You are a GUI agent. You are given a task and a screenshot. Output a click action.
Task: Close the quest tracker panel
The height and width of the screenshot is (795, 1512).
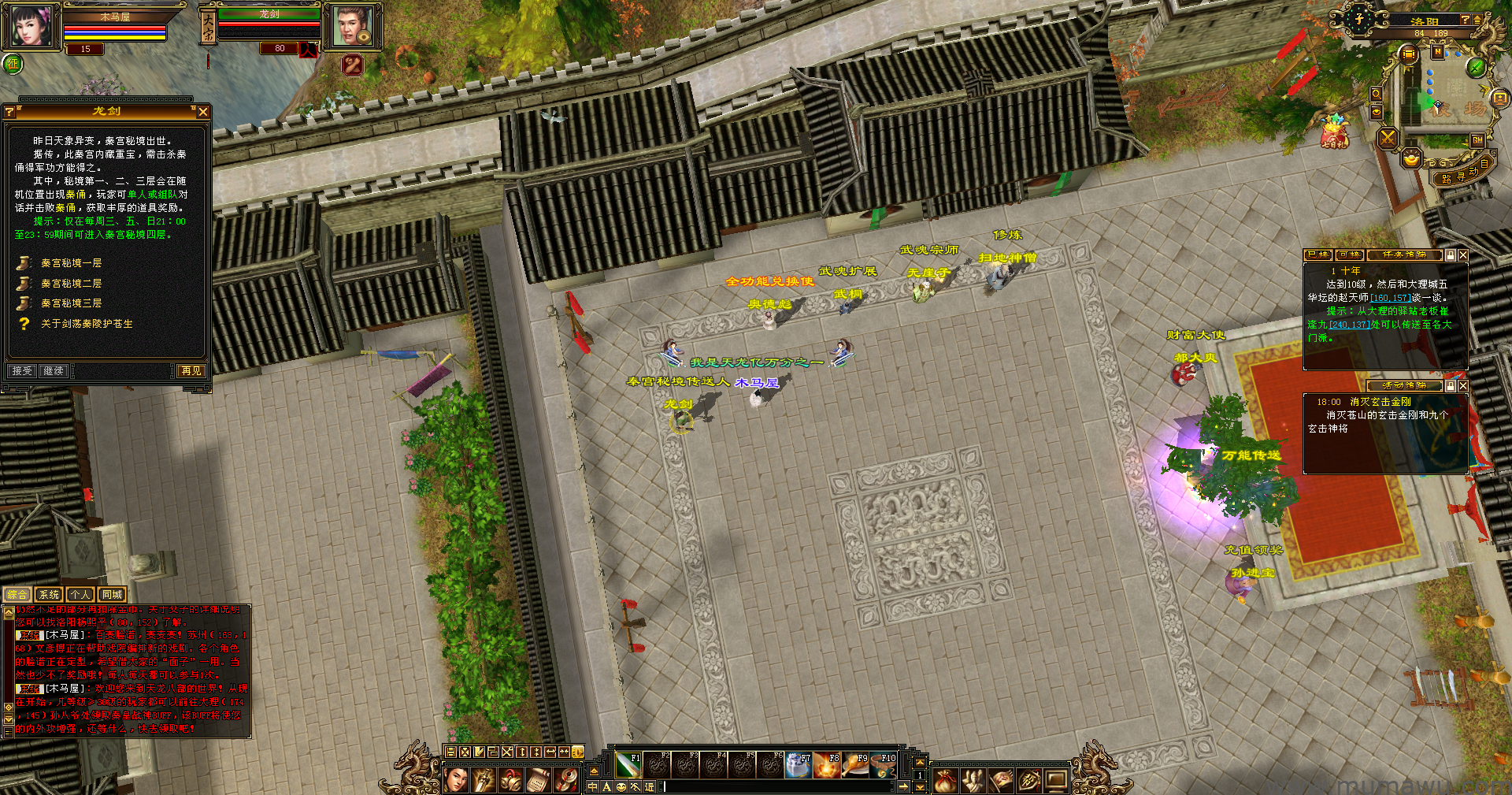pyautogui.click(x=1462, y=255)
